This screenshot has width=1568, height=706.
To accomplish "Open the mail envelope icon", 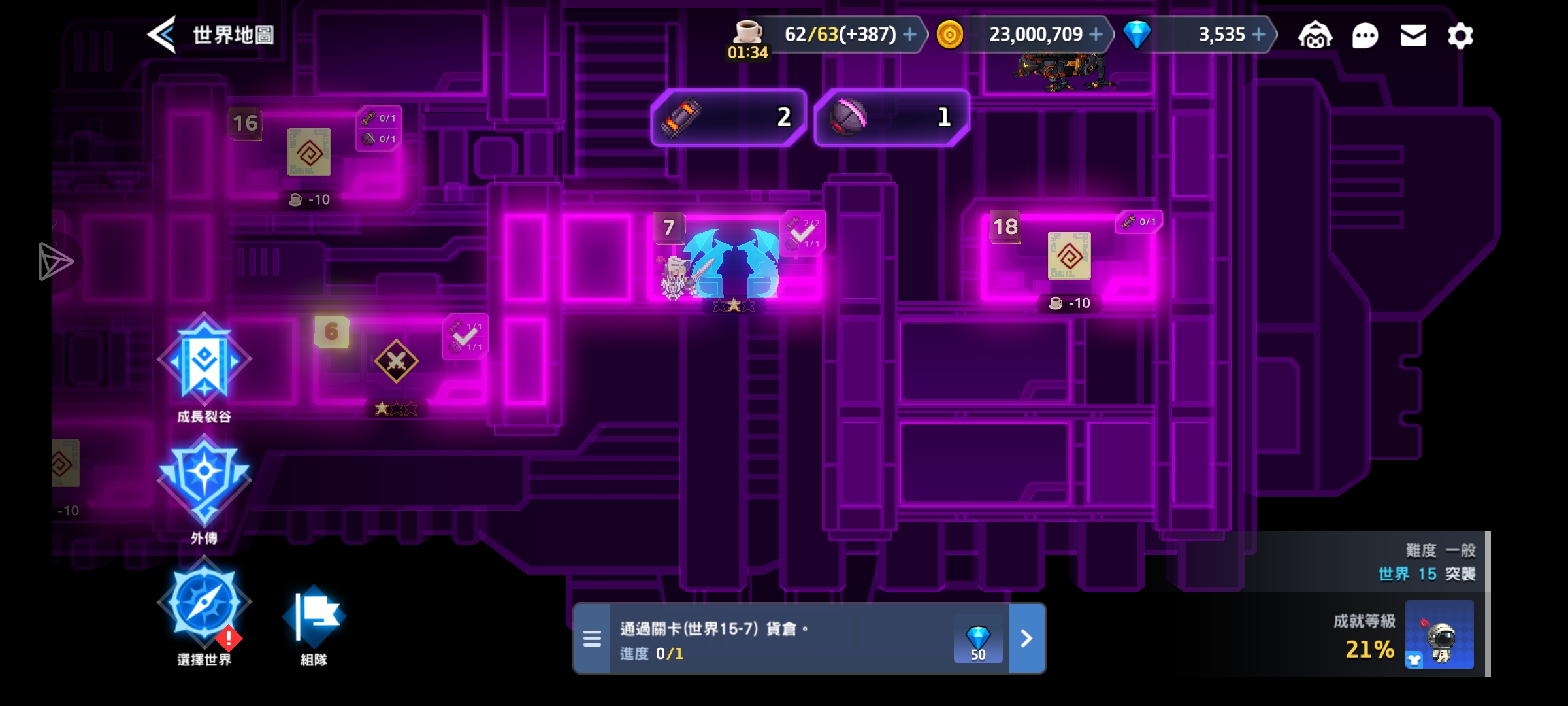I will [1413, 36].
